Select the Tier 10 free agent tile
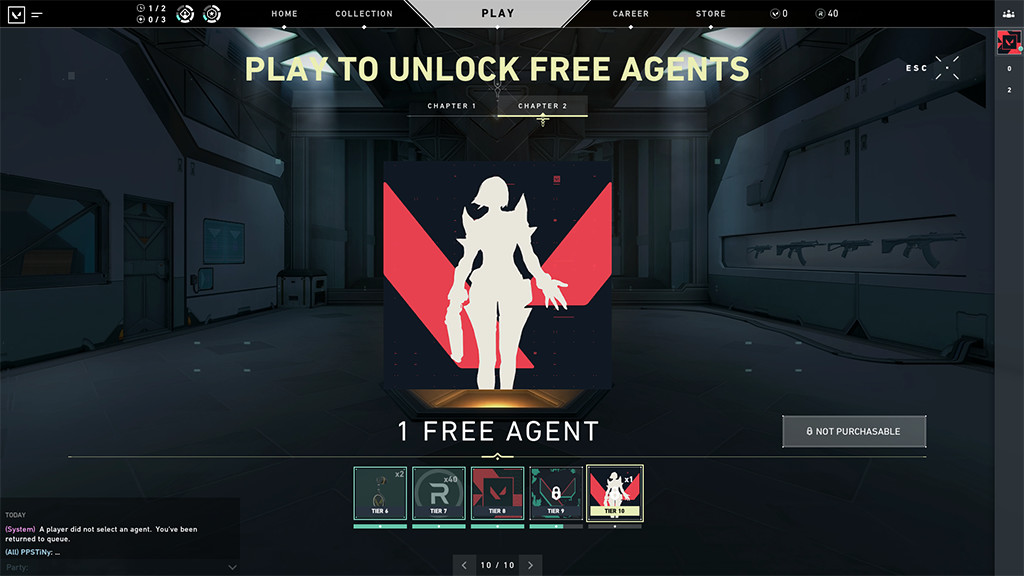 coord(615,493)
